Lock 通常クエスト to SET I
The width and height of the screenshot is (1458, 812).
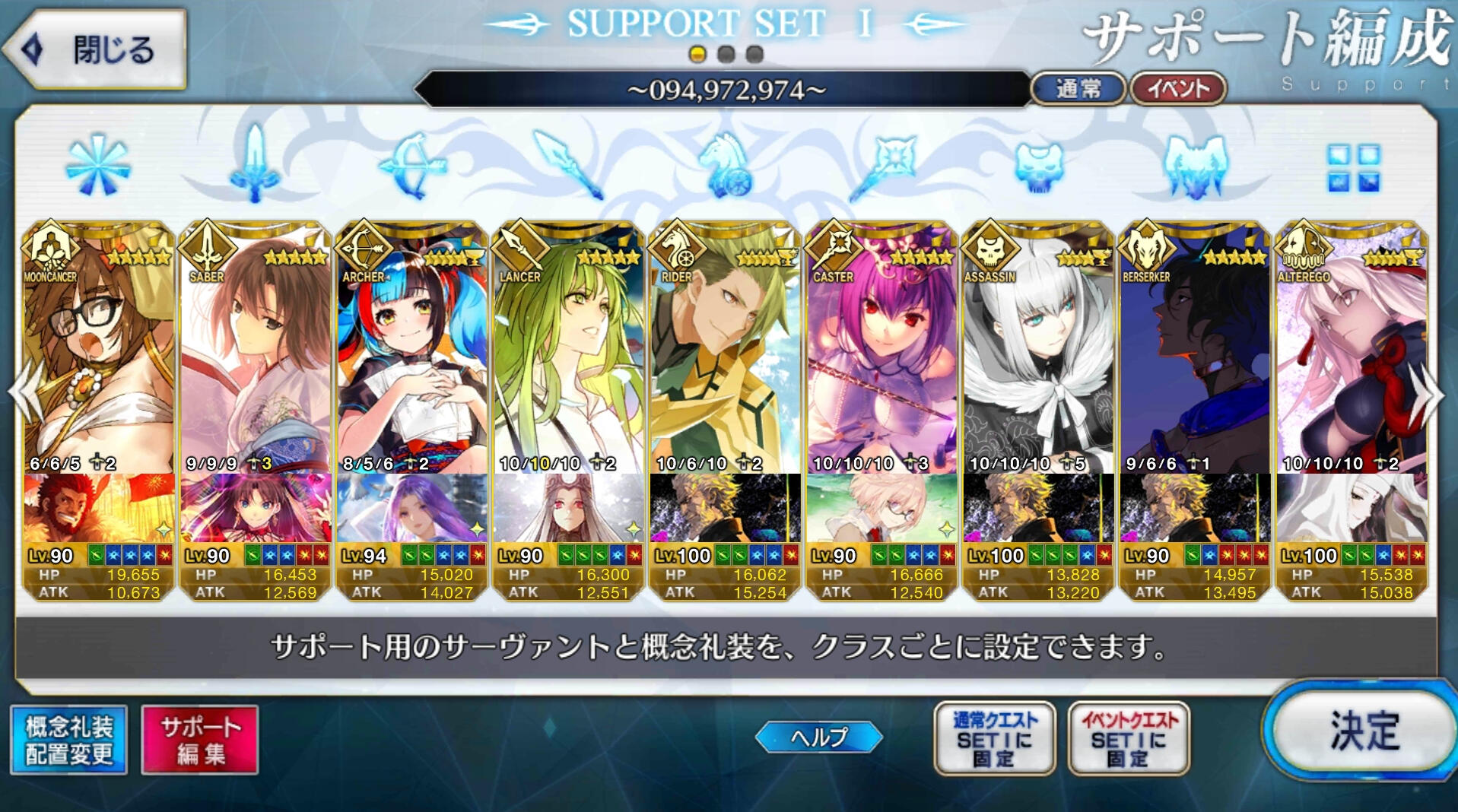coord(994,738)
